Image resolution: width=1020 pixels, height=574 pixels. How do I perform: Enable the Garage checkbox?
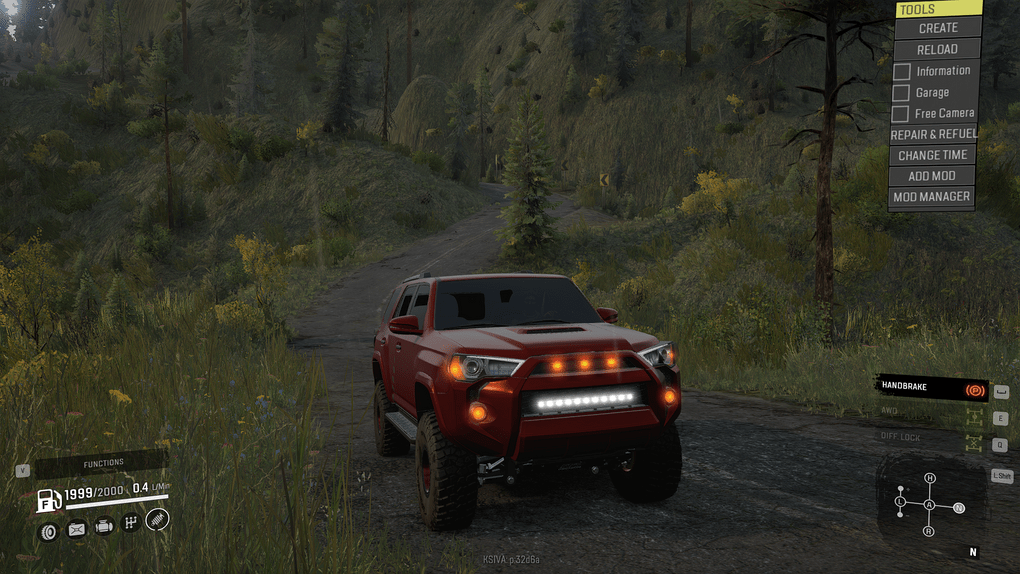click(901, 93)
